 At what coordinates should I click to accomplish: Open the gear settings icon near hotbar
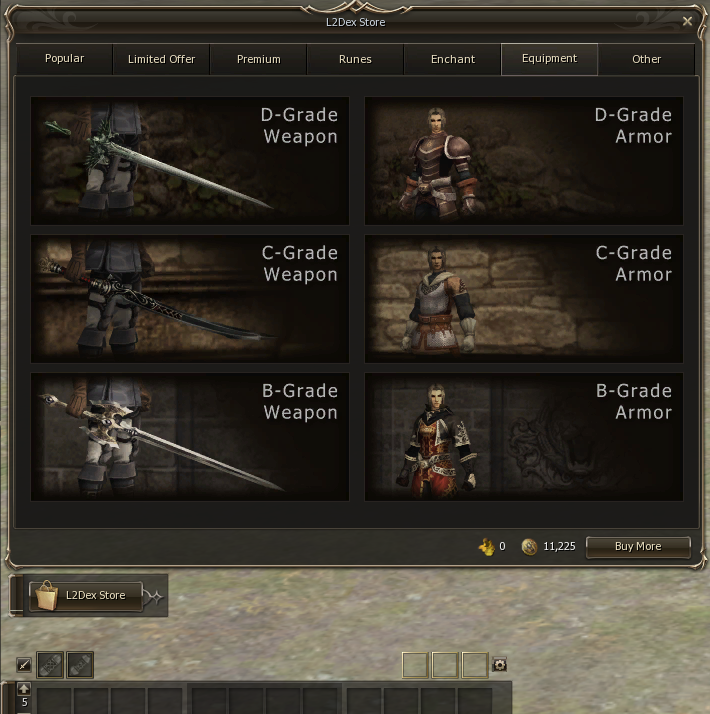[x=499, y=665]
